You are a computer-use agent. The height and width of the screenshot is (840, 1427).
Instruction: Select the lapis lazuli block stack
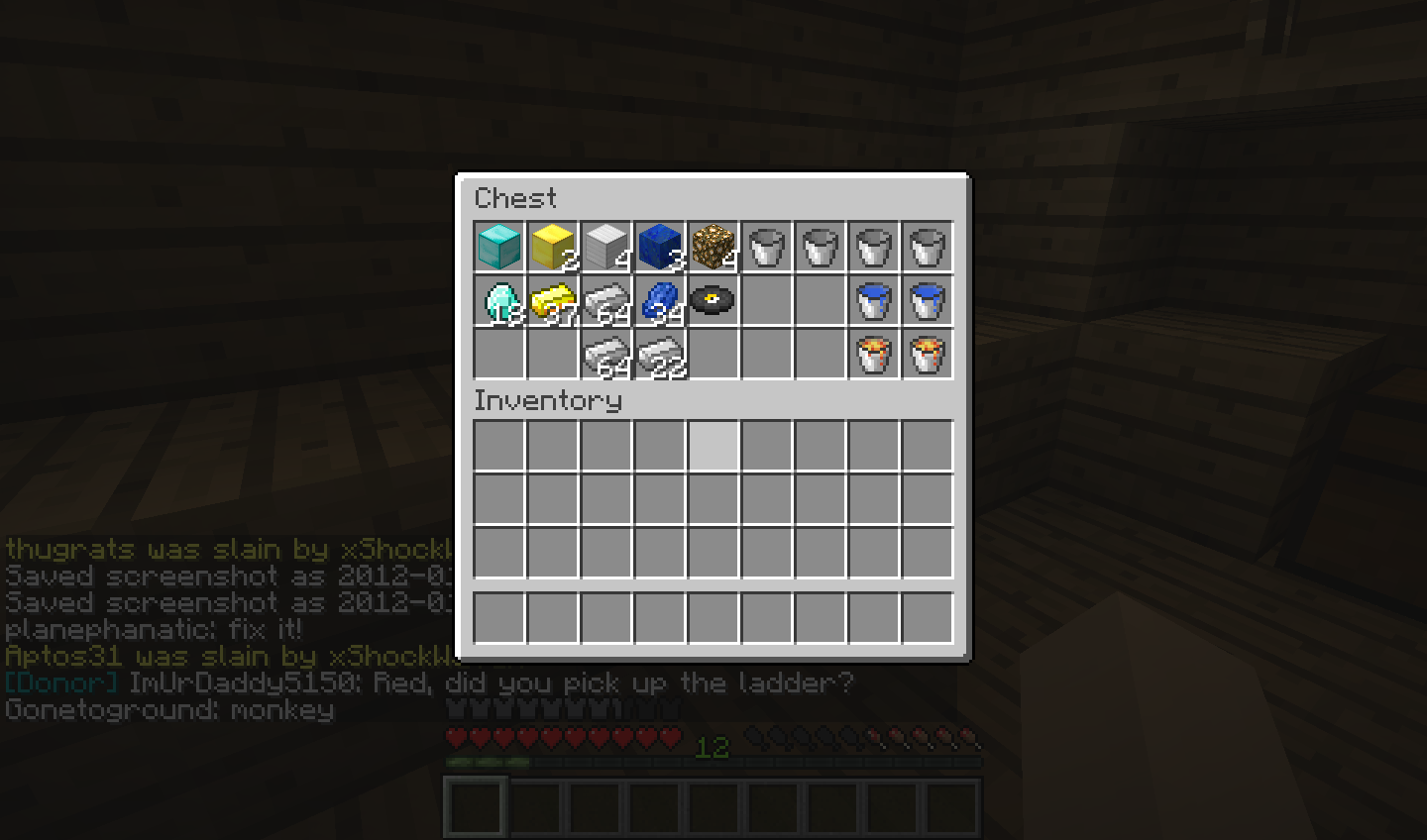coord(658,247)
